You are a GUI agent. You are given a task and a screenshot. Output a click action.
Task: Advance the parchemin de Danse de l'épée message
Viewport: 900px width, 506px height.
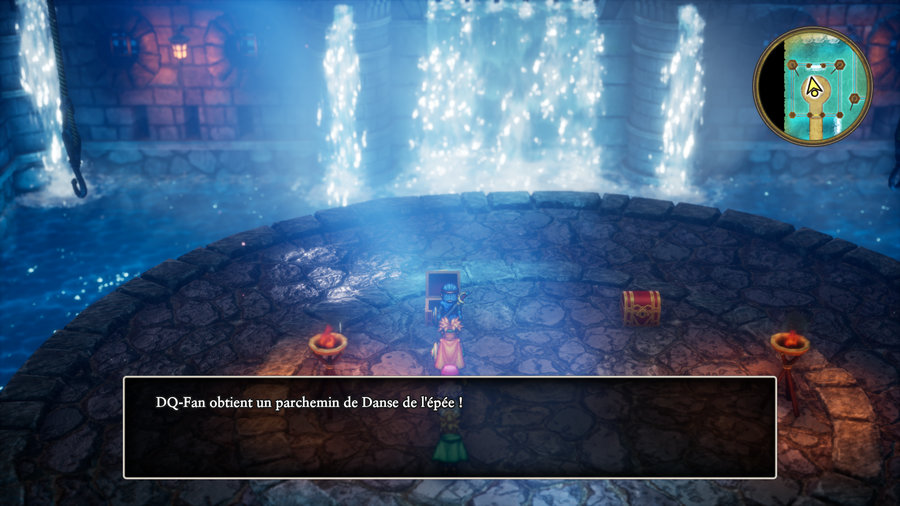click(x=449, y=427)
